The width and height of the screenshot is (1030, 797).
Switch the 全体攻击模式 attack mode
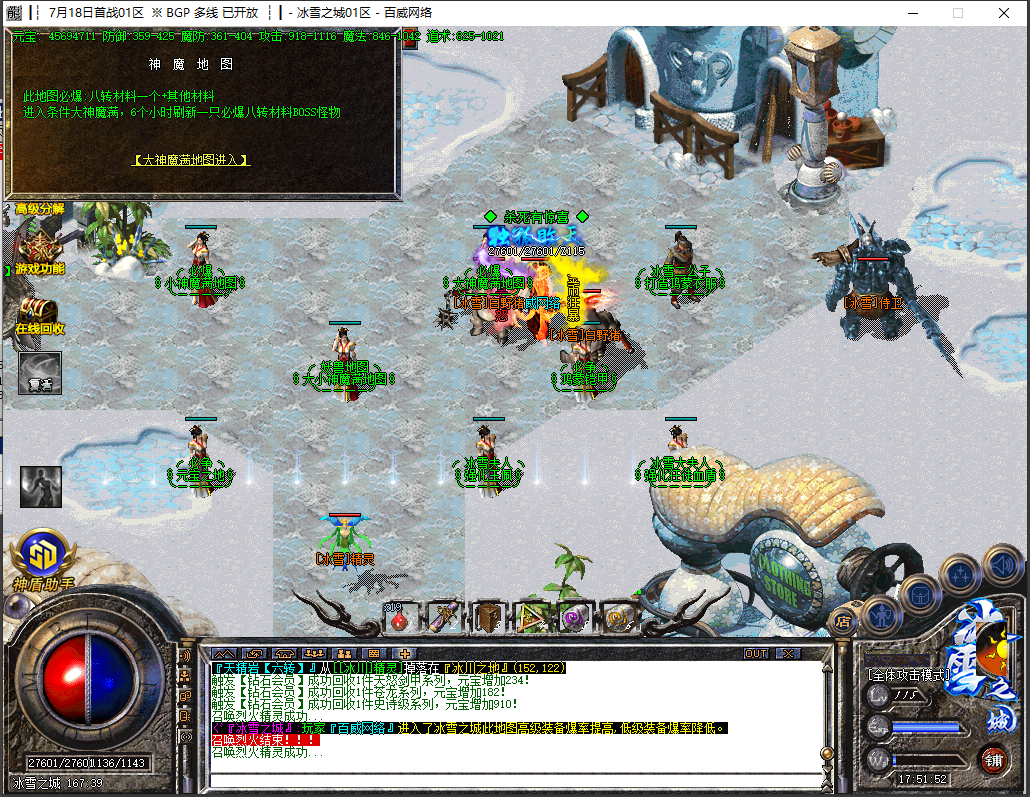point(908,675)
